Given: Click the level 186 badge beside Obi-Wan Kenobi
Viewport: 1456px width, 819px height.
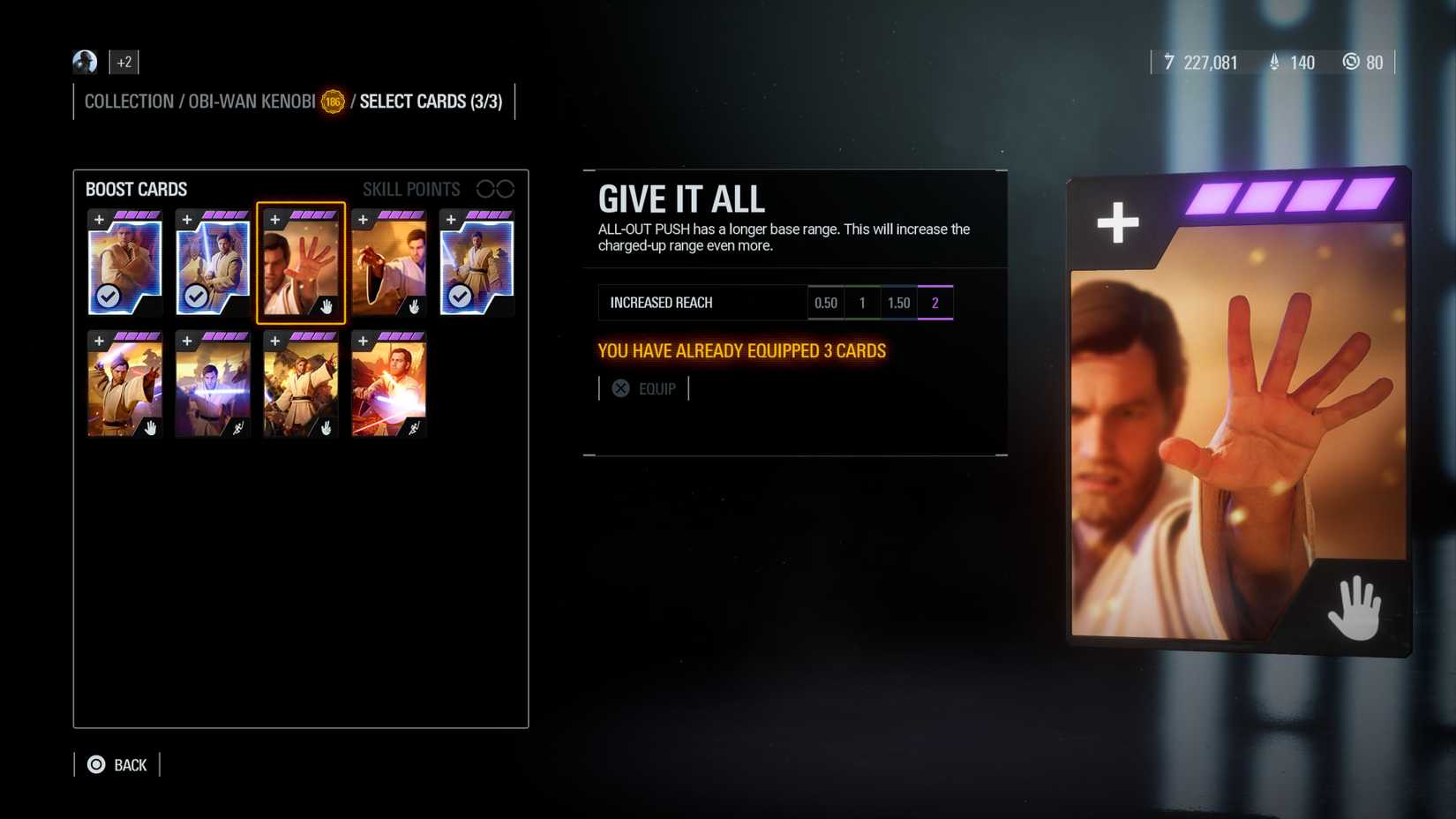Looking at the screenshot, I should [x=331, y=101].
